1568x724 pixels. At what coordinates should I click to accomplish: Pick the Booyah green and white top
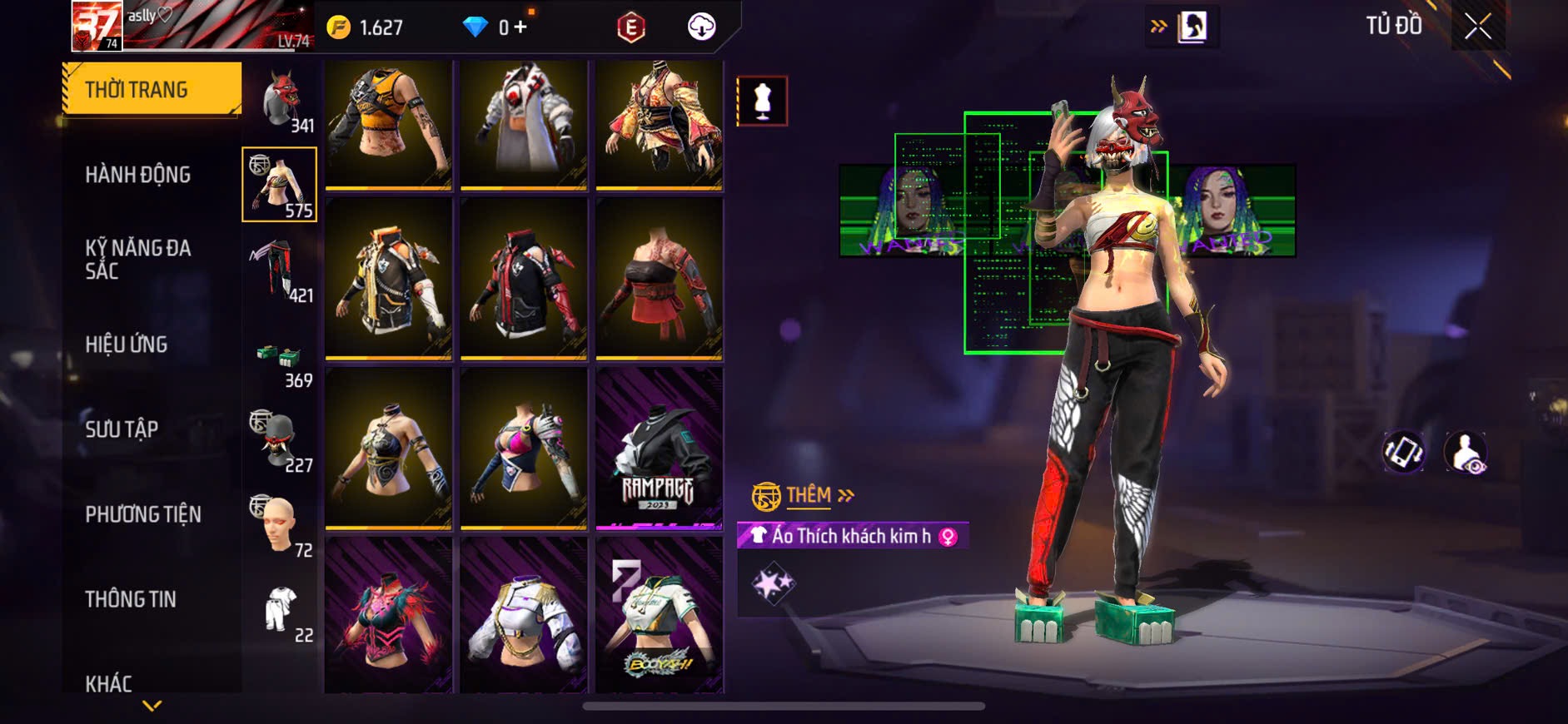coord(659,616)
